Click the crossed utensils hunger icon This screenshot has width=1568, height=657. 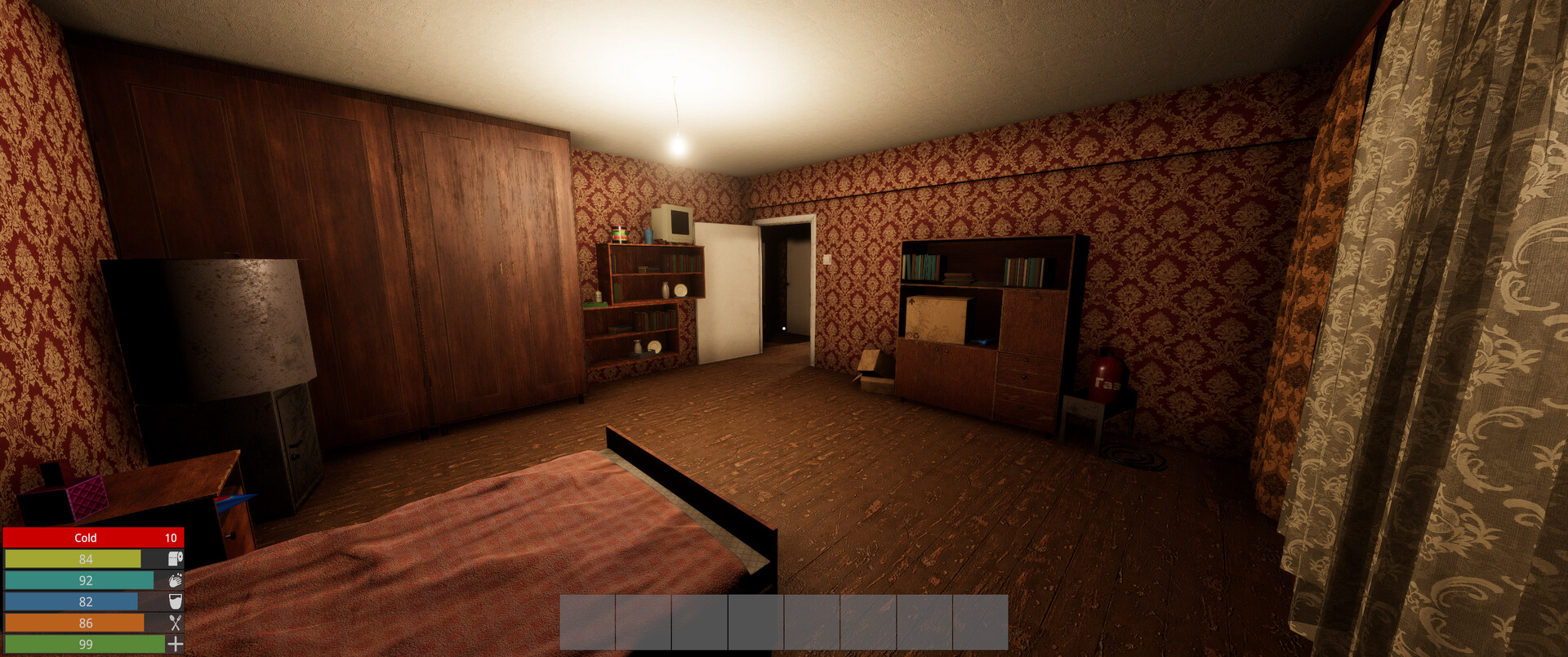(x=175, y=623)
